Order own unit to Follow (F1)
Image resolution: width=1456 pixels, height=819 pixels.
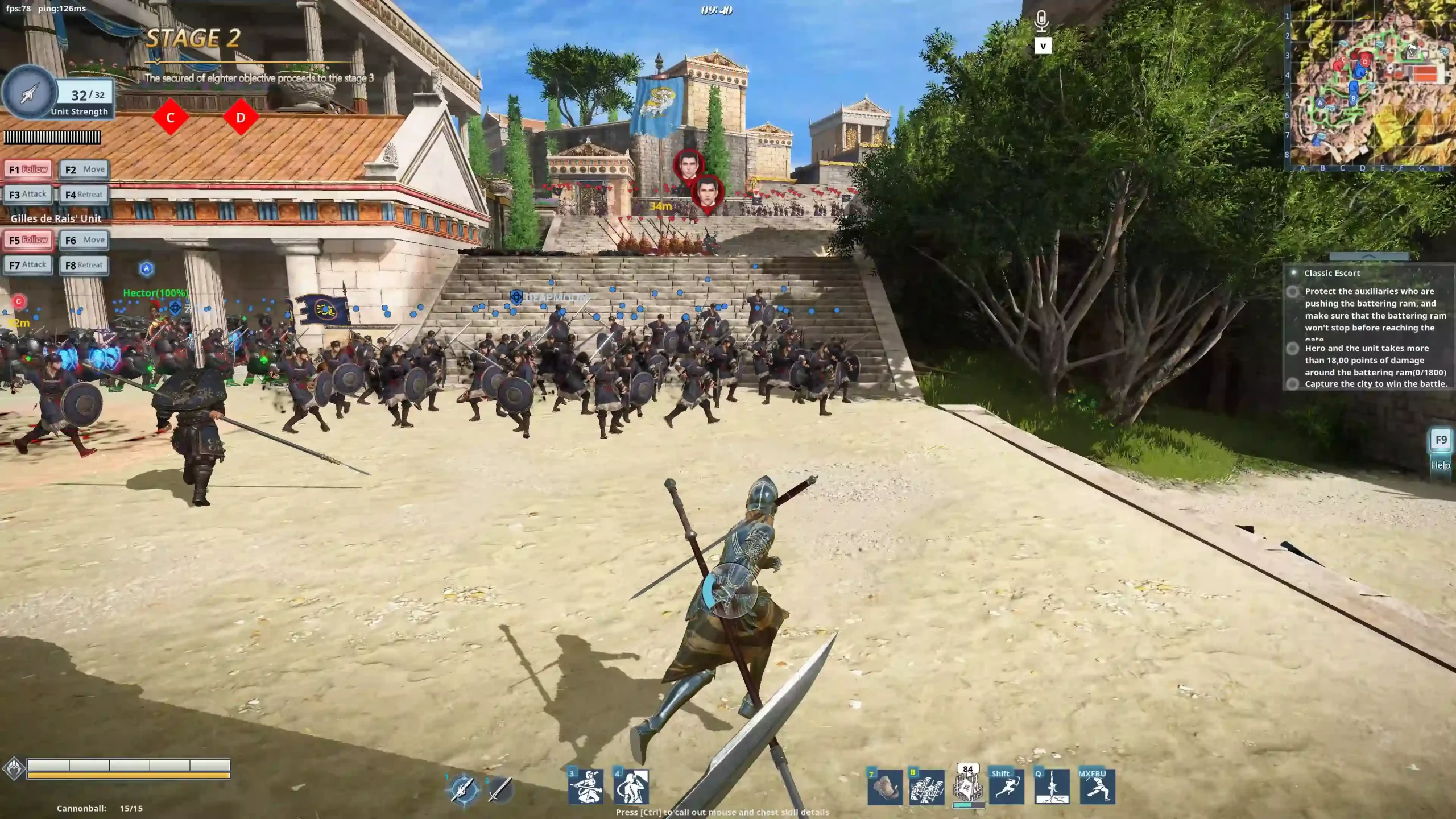pyautogui.click(x=28, y=169)
